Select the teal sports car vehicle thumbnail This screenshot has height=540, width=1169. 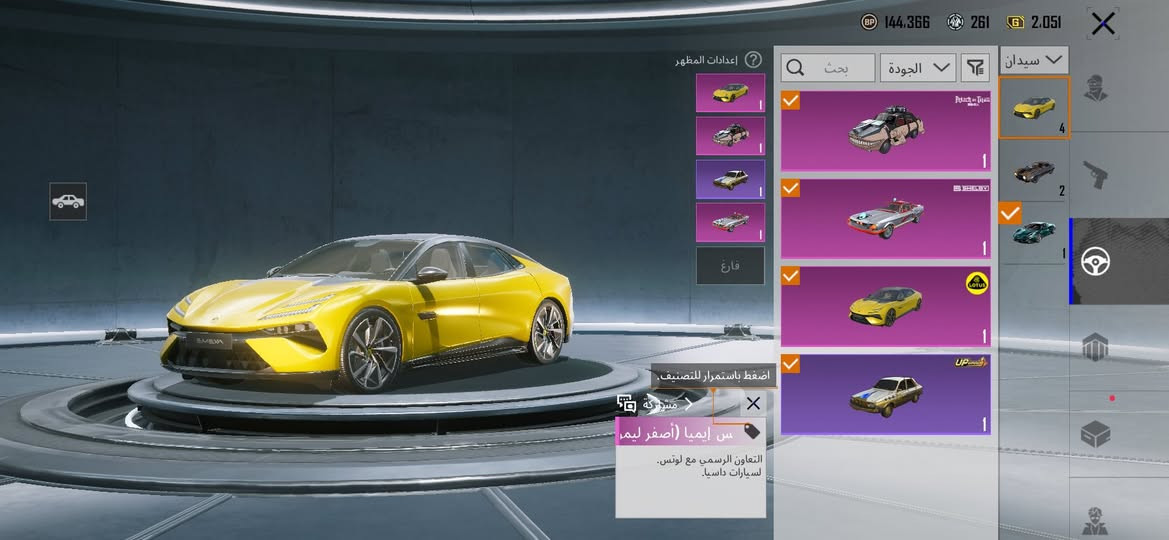(1034, 233)
